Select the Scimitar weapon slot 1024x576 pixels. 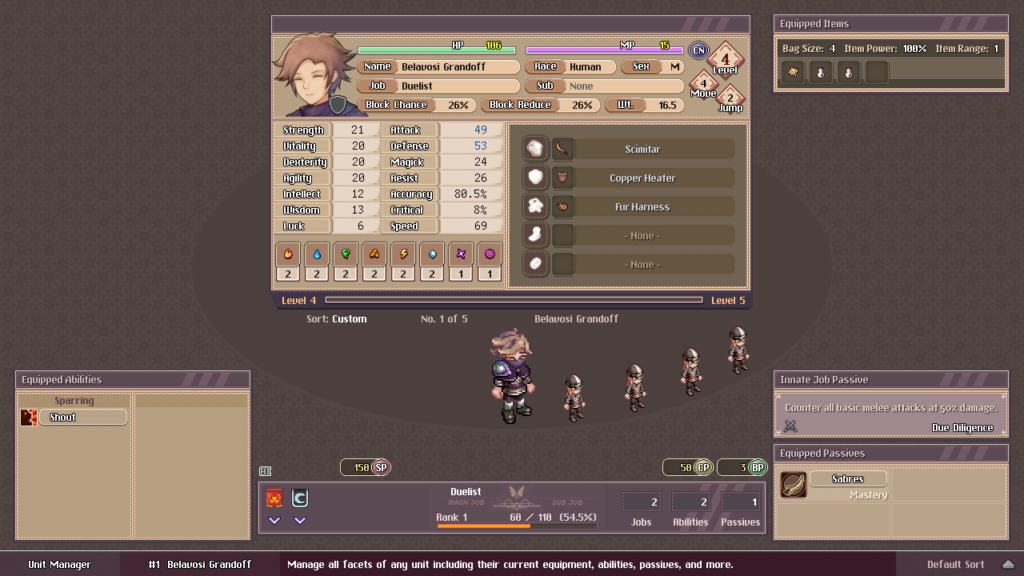642,149
